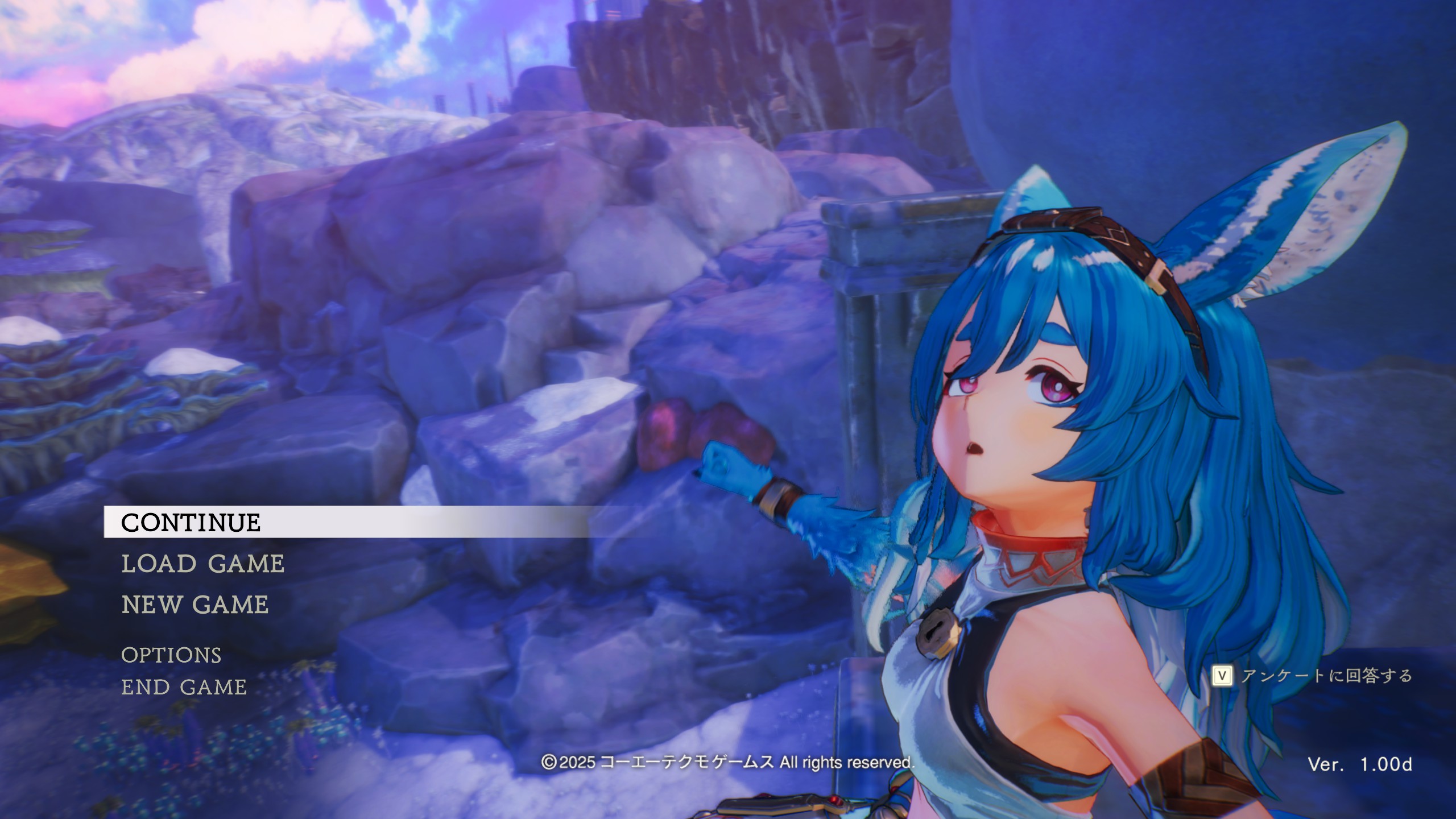This screenshot has height=819, width=1456.
Task: Open the survey link アンケートに回答する
Action: click(x=1314, y=676)
